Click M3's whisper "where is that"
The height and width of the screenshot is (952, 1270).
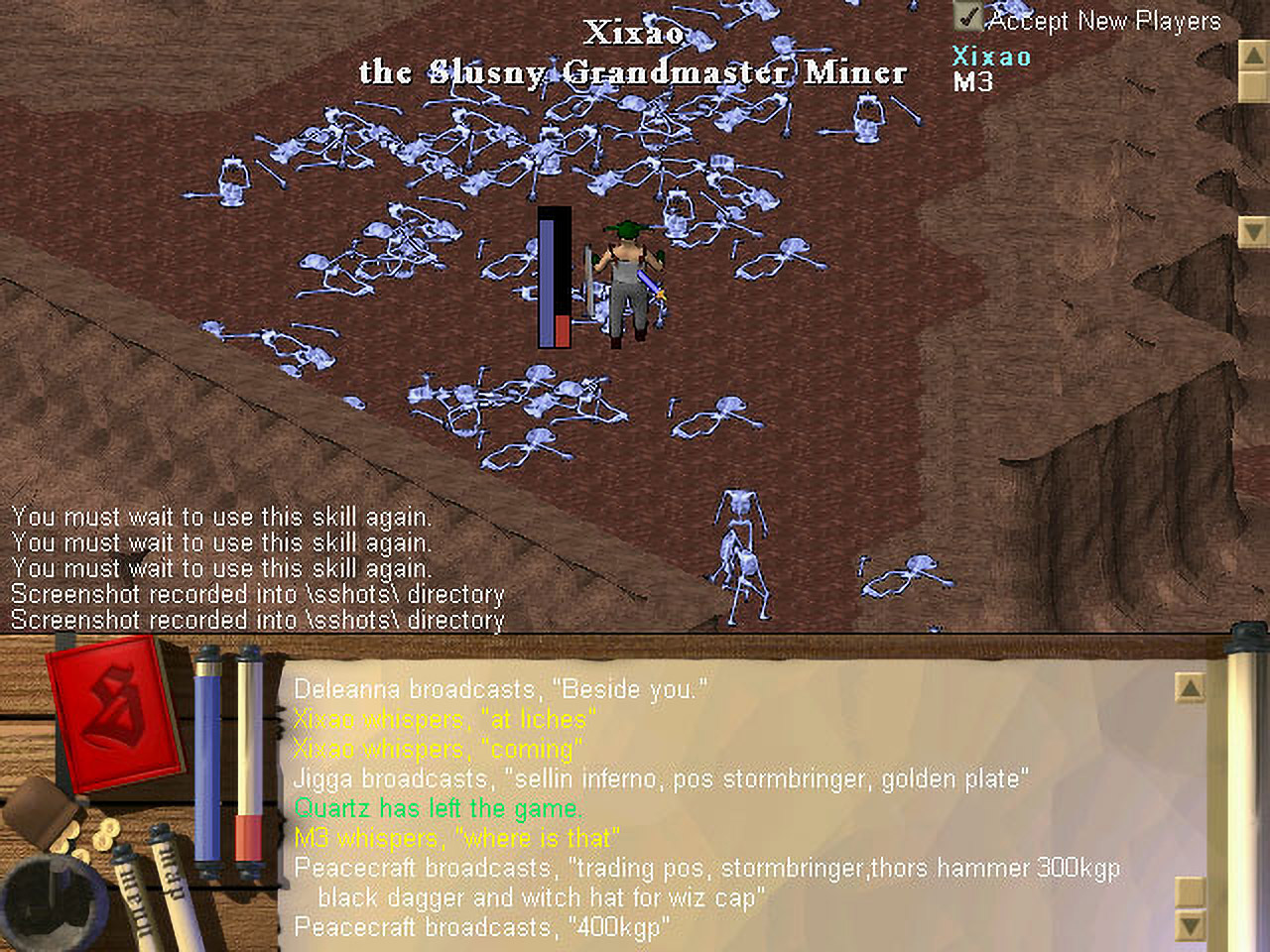pyautogui.click(x=456, y=838)
